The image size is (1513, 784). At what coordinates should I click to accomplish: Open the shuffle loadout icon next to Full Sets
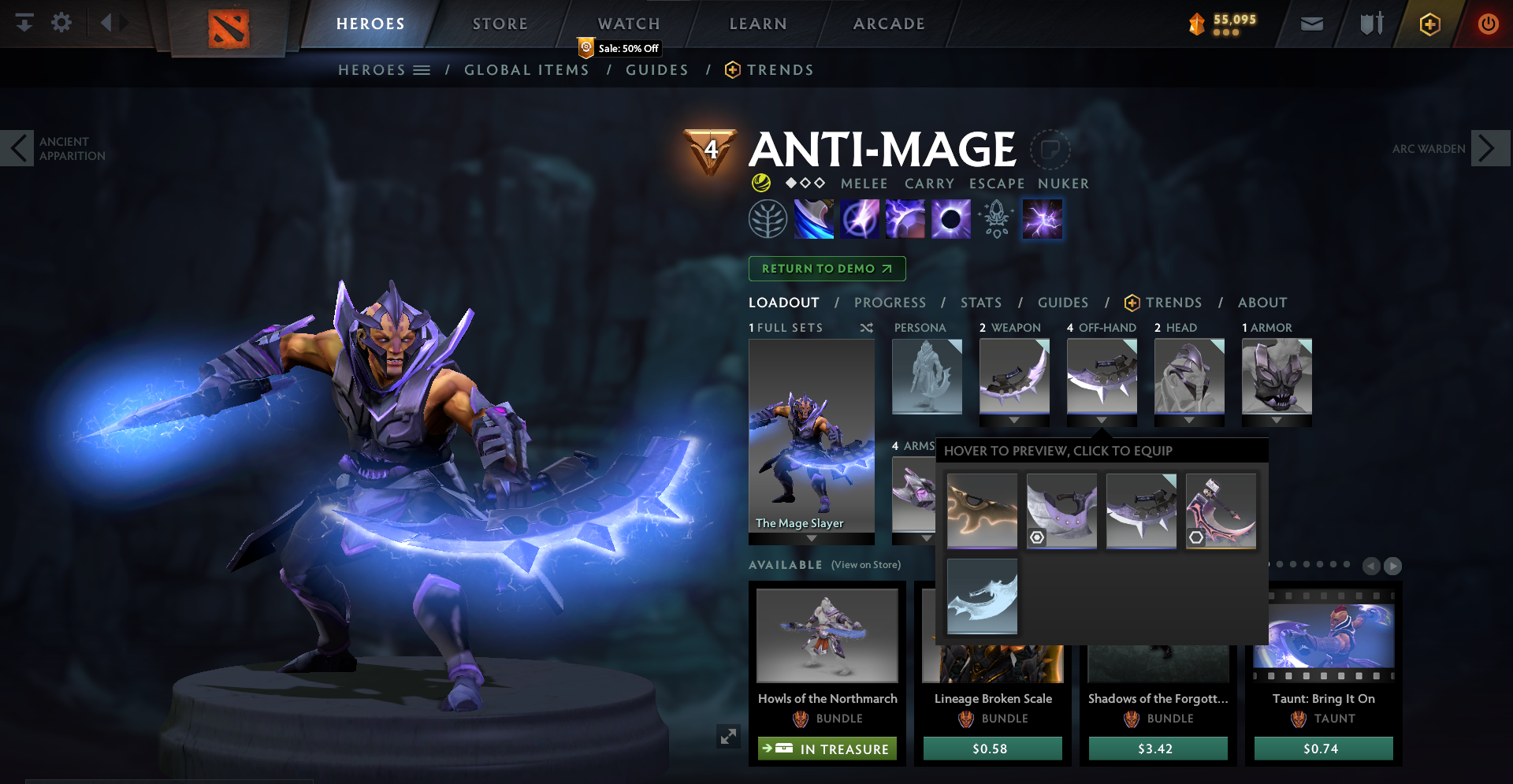(867, 328)
